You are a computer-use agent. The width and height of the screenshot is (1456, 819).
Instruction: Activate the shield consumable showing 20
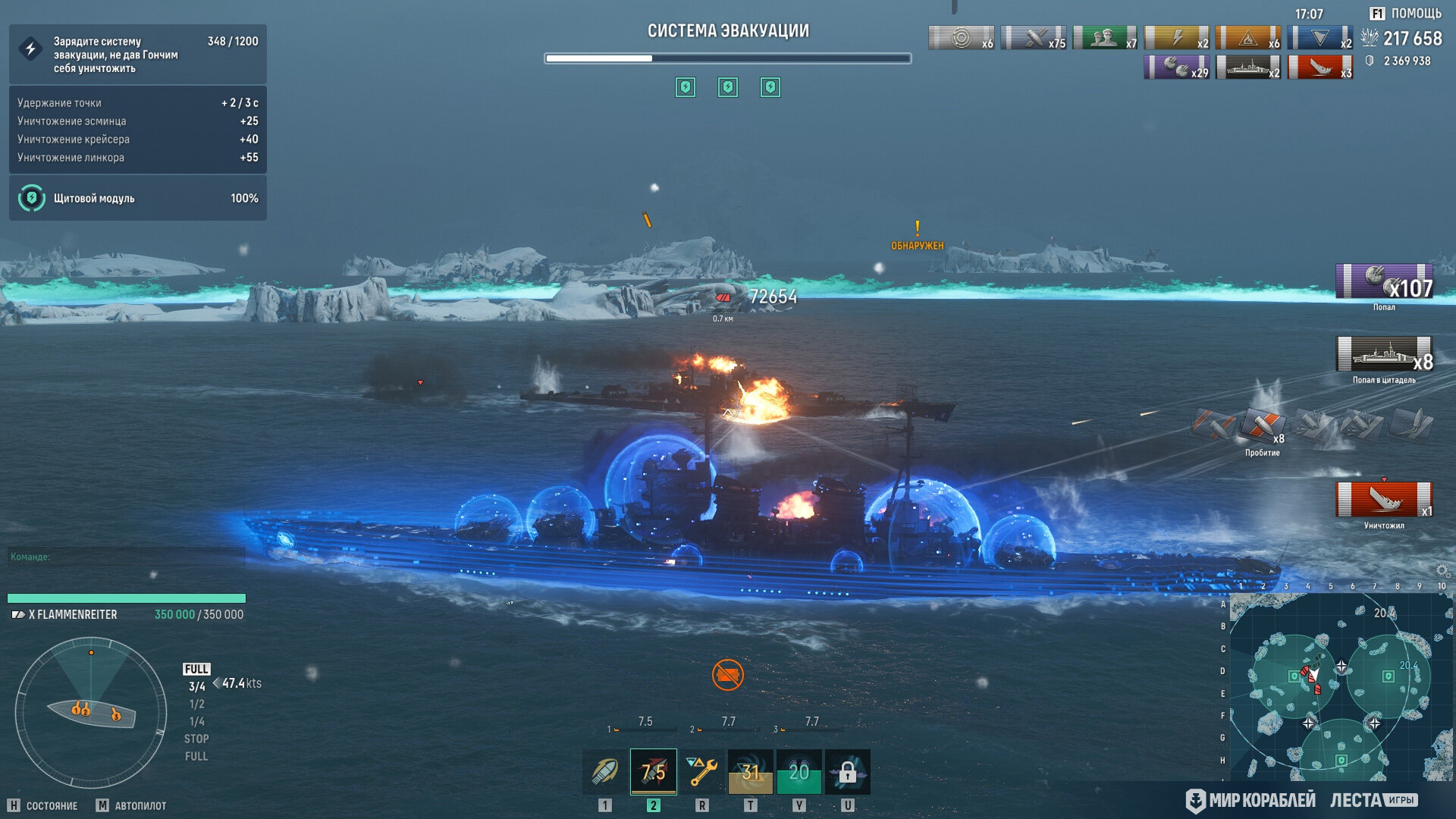point(799,772)
